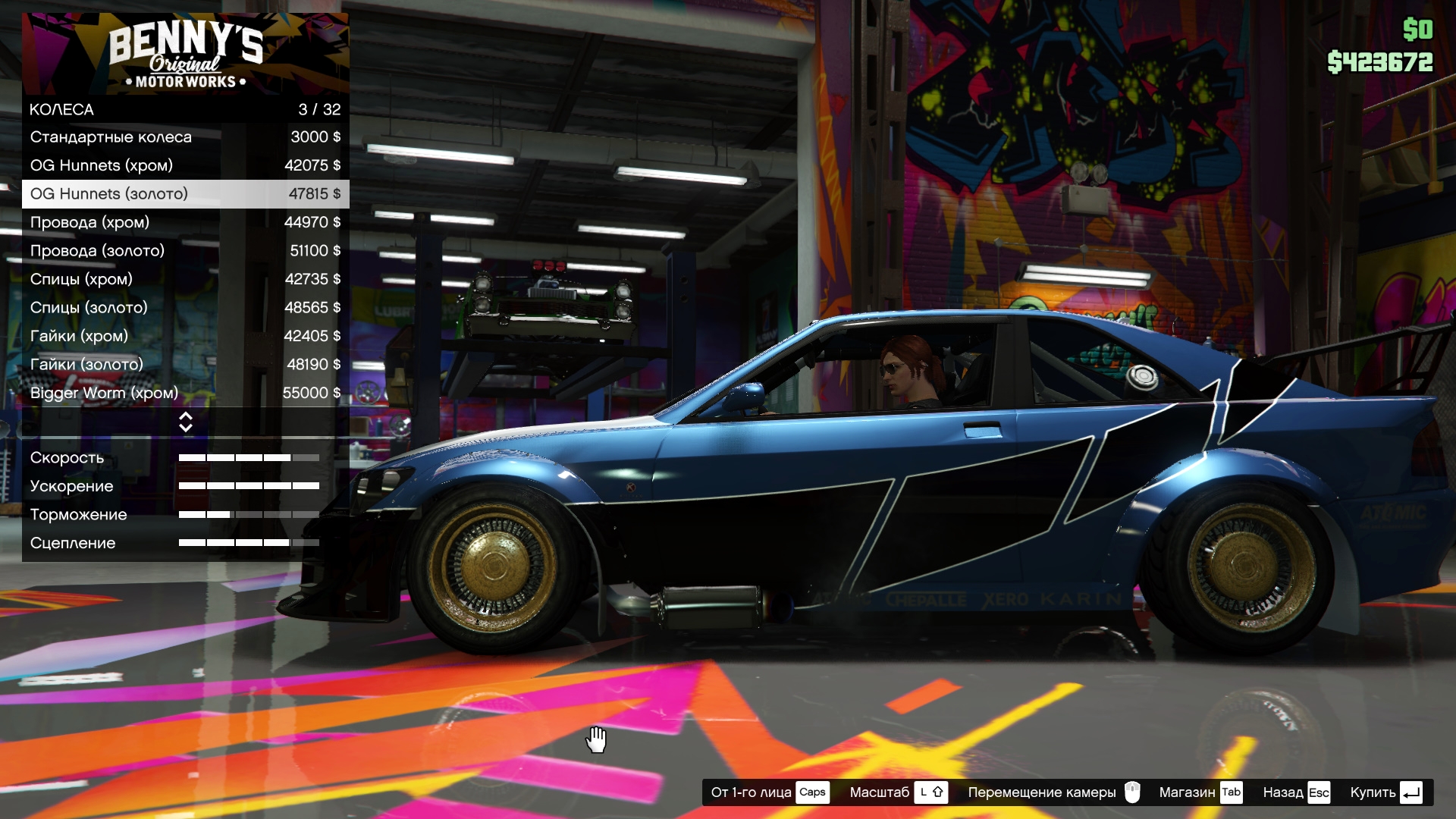This screenshot has width=1456, height=819.
Task: Pick Гайки (хром) wheels
Action: coord(185,336)
